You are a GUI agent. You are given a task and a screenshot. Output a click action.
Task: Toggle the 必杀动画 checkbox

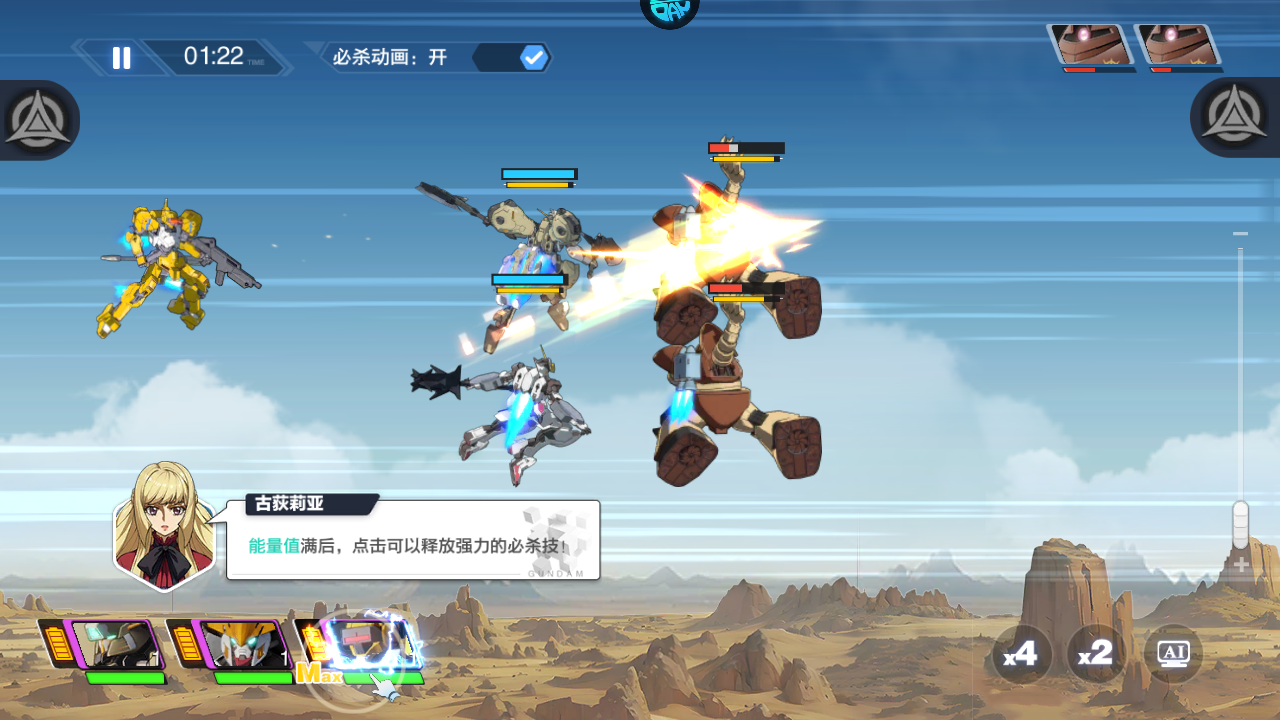coord(534,58)
